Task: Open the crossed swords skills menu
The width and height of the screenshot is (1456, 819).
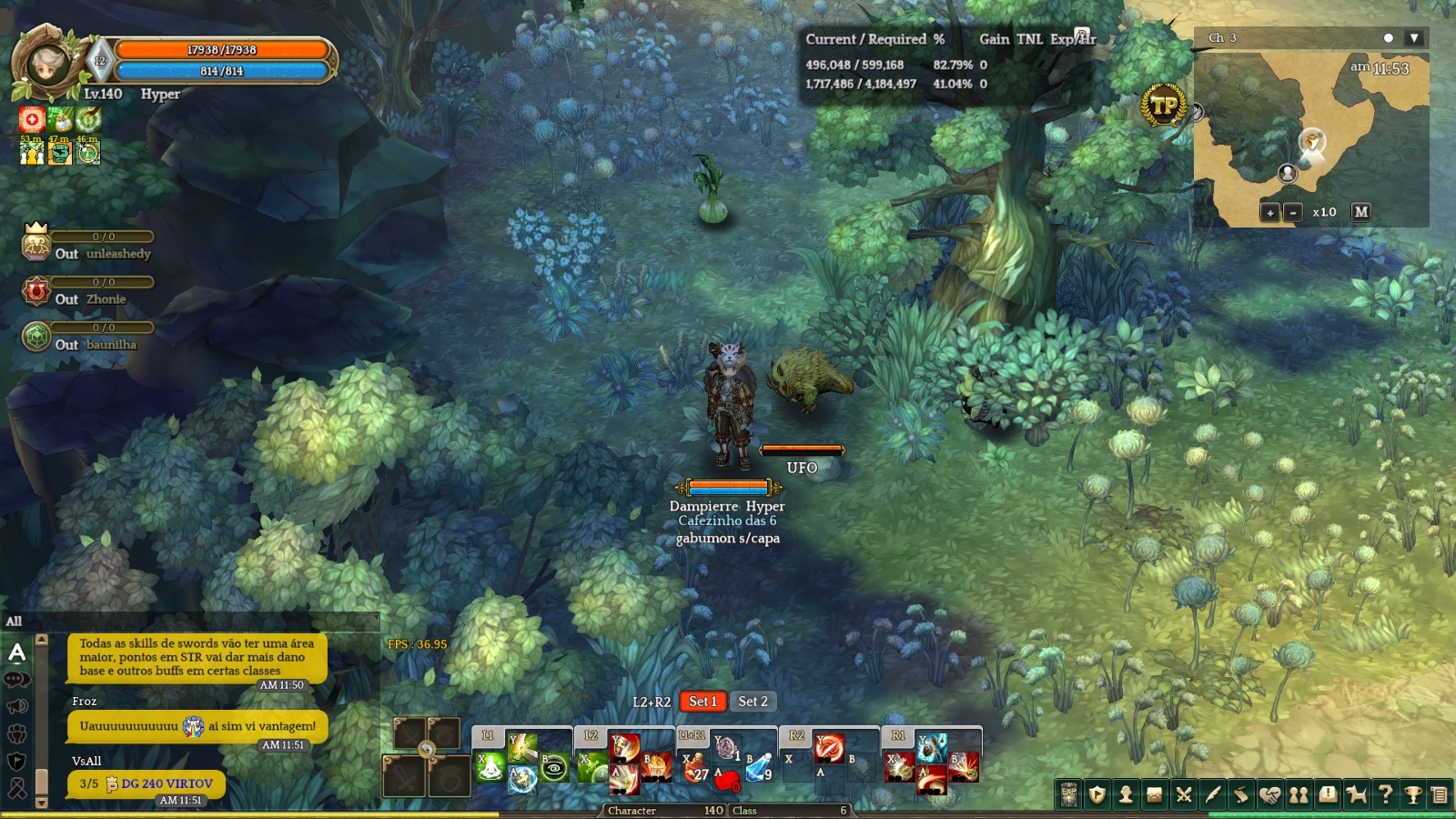Action: (x=1184, y=794)
